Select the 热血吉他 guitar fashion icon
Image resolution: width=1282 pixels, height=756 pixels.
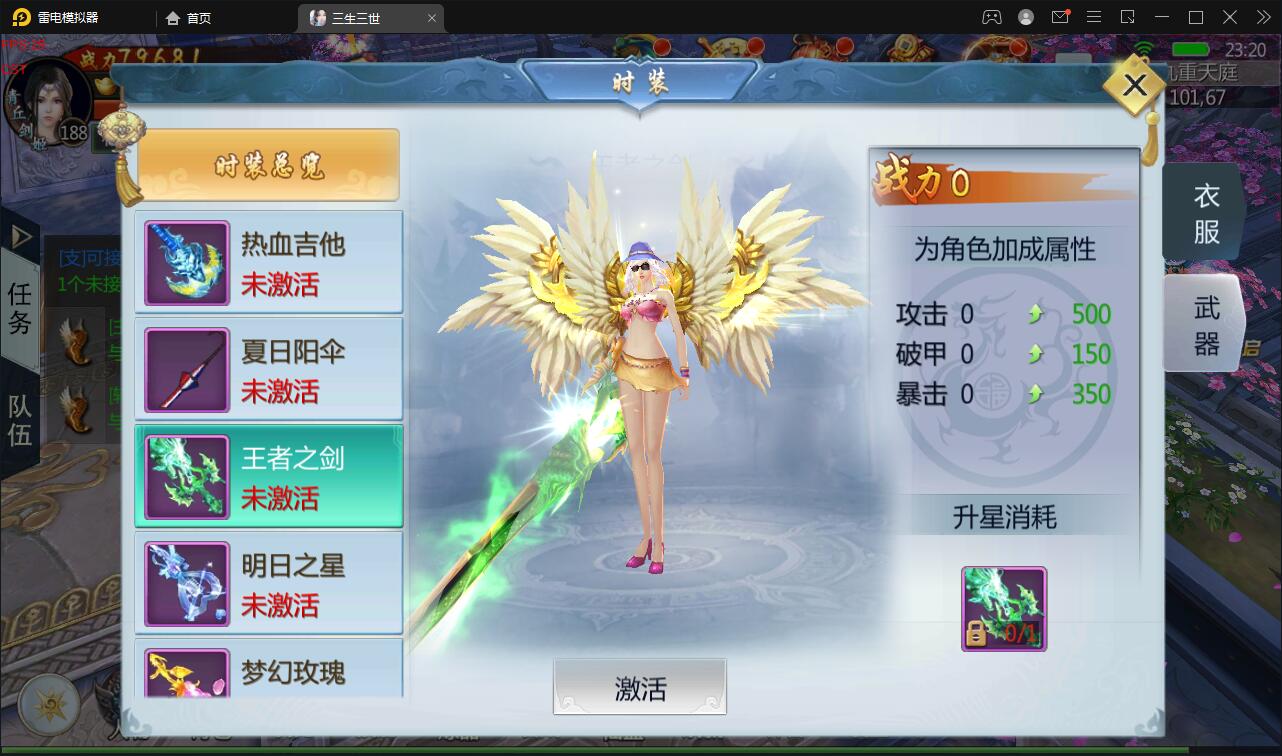tap(186, 261)
